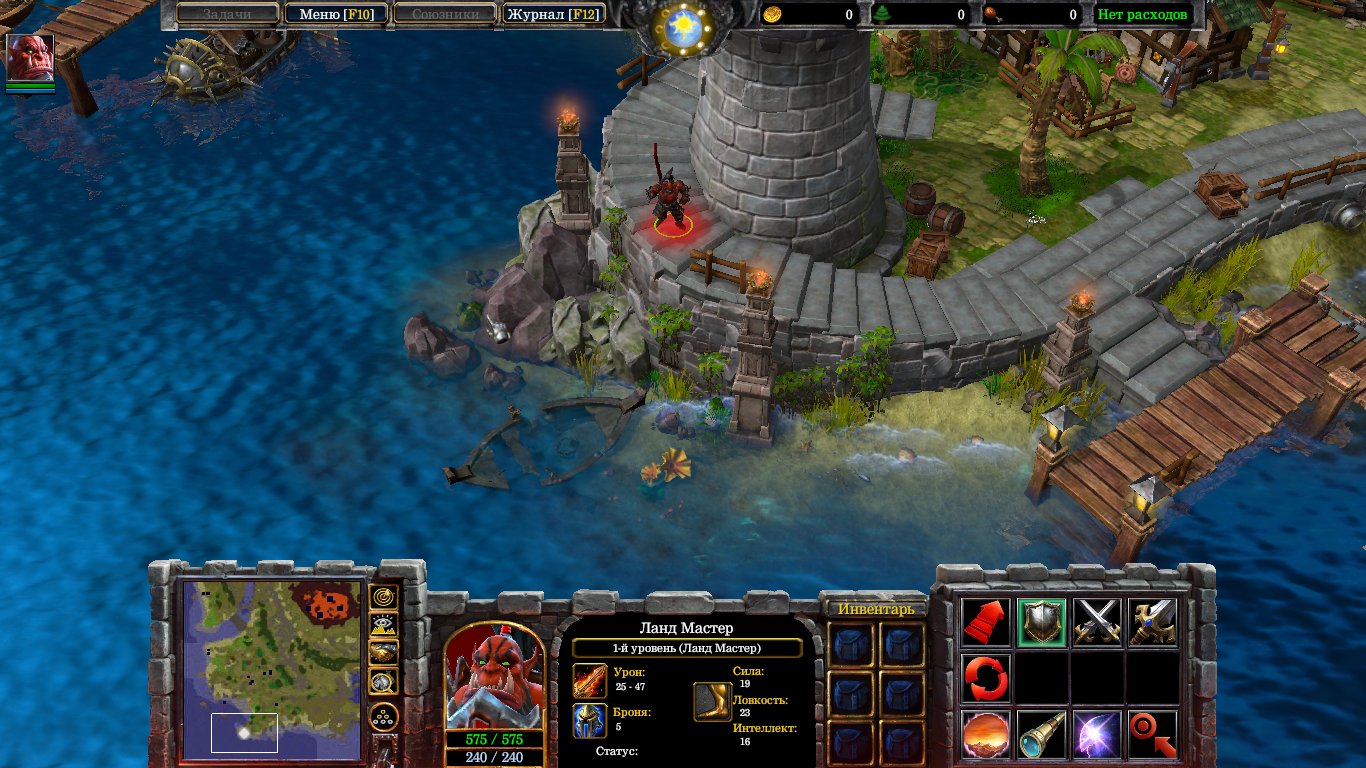The image size is (1366, 768).
Task: Select the red target-and-arrow command
Action: [x=1152, y=735]
